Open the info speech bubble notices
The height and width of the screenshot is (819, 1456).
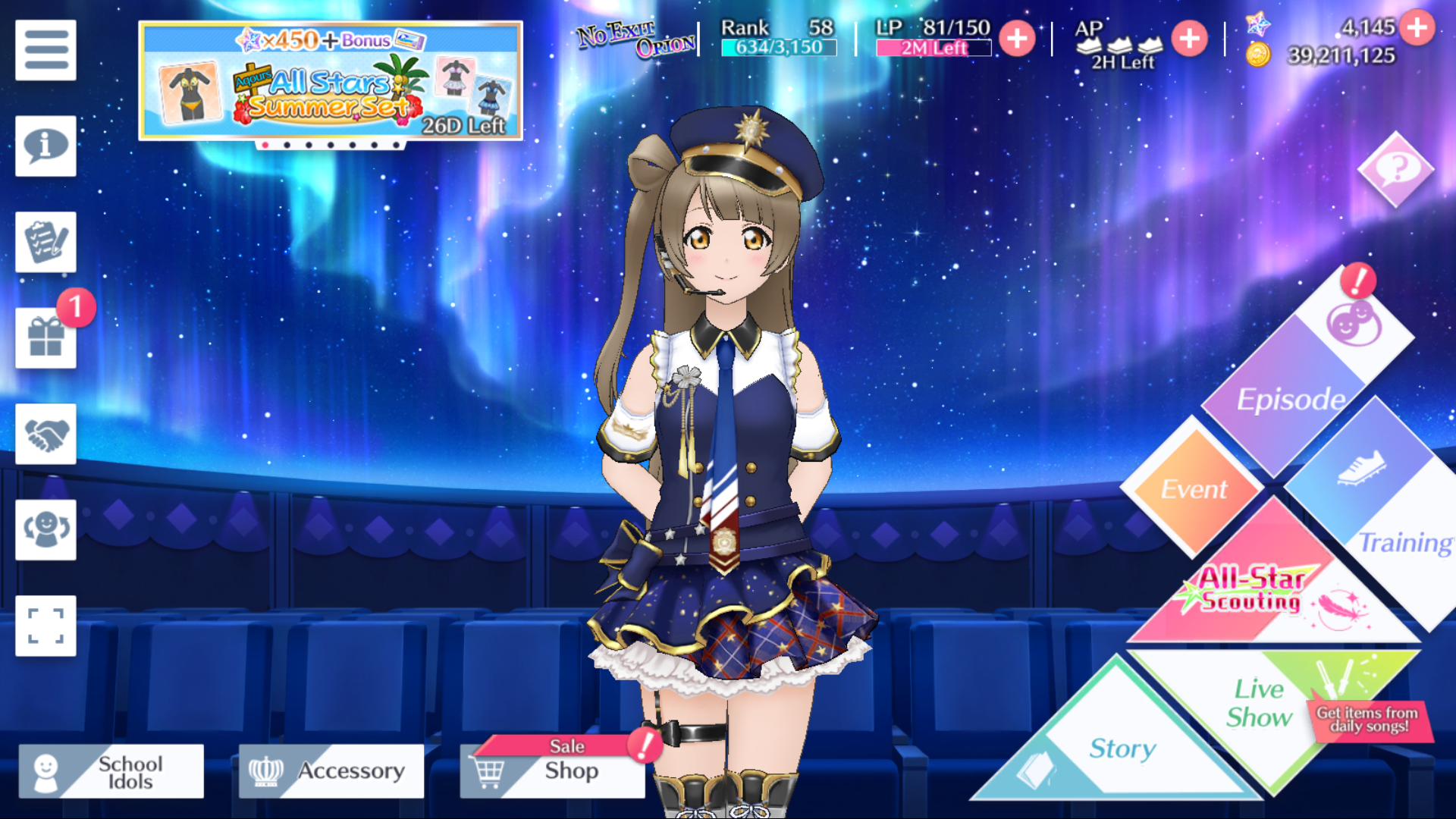pyautogui.click(x=45, y=146)
